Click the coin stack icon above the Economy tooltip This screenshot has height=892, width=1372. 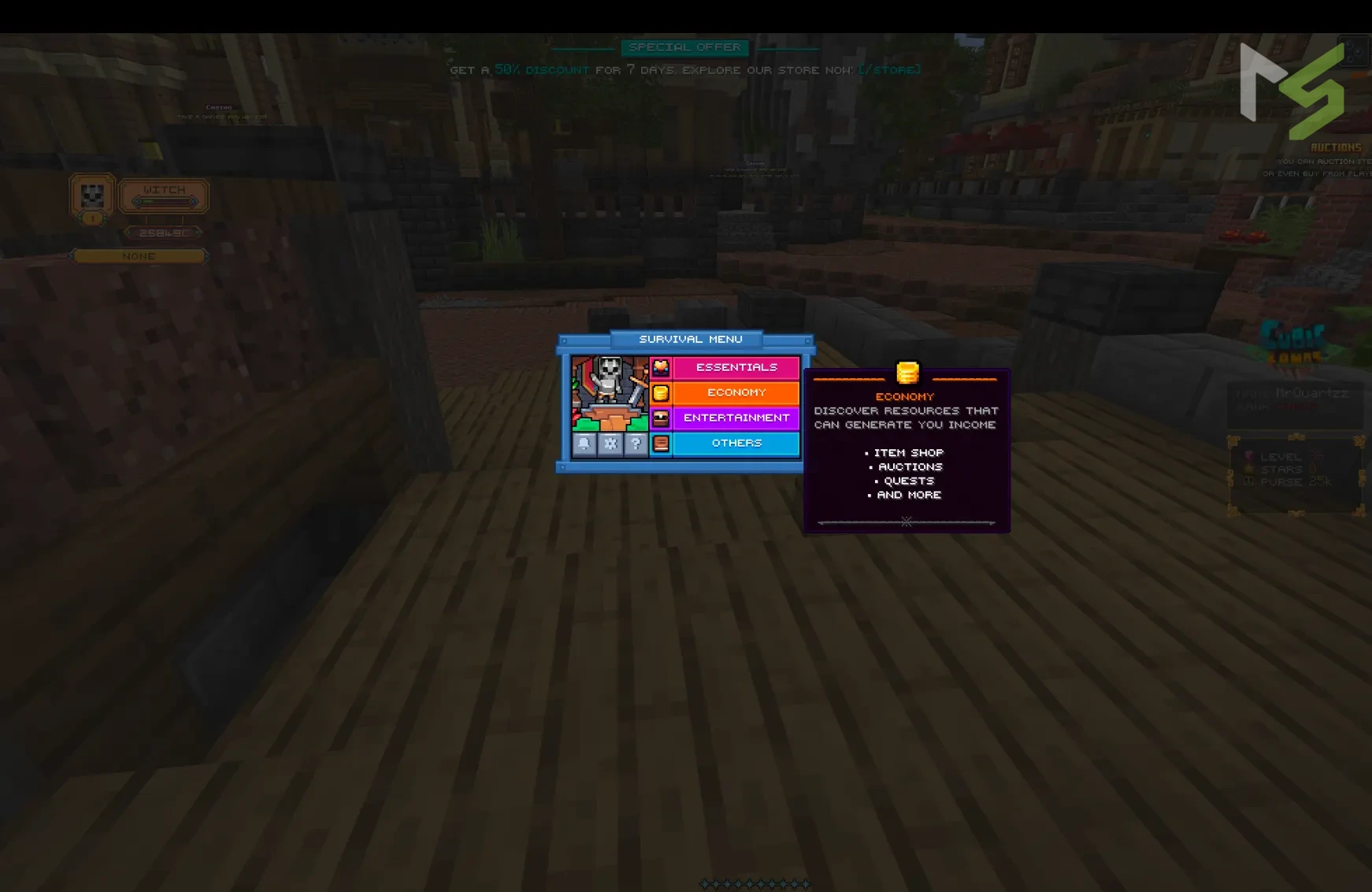tap(906, 370)
